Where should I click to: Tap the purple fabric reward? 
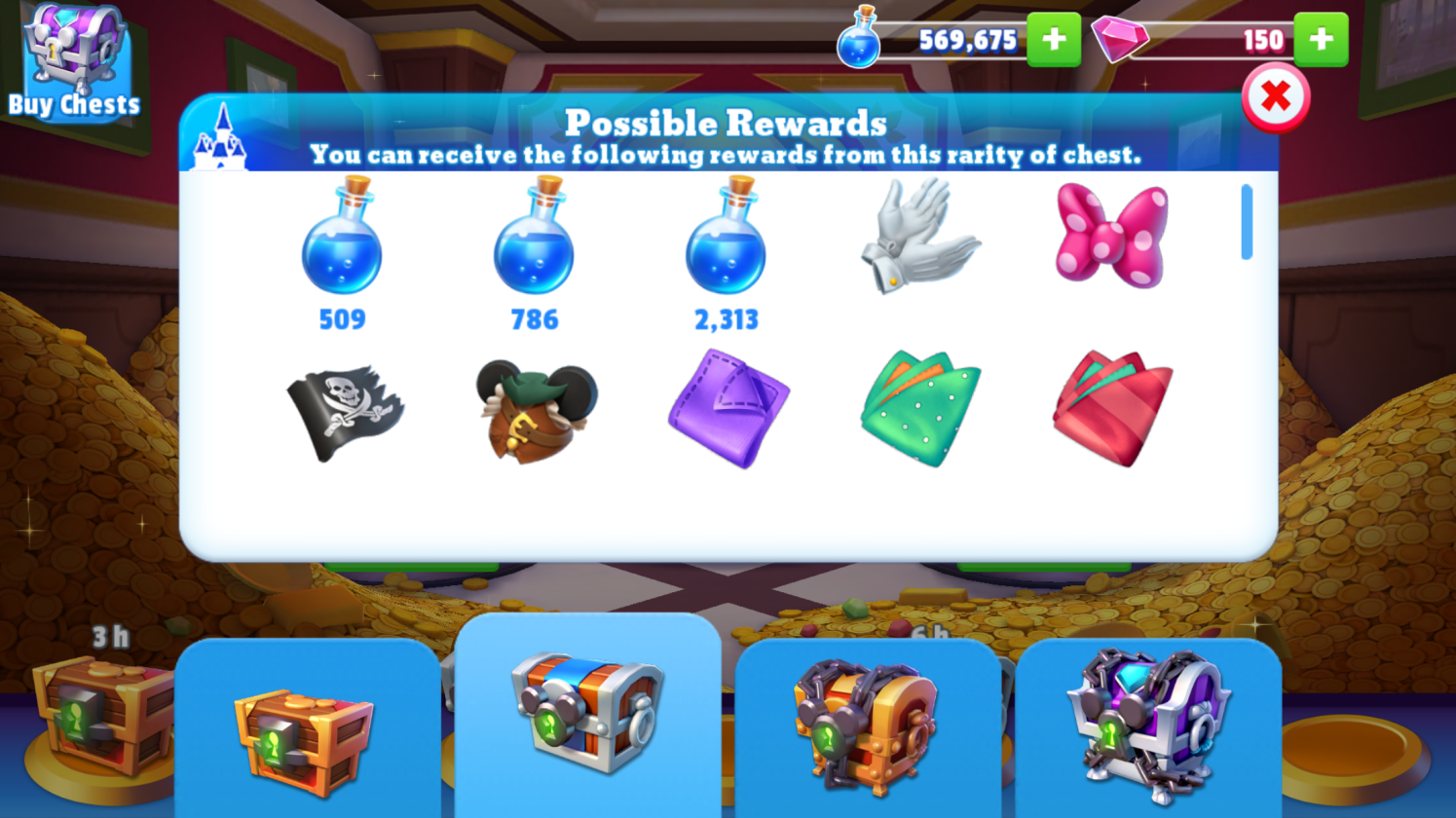(728, 409)
